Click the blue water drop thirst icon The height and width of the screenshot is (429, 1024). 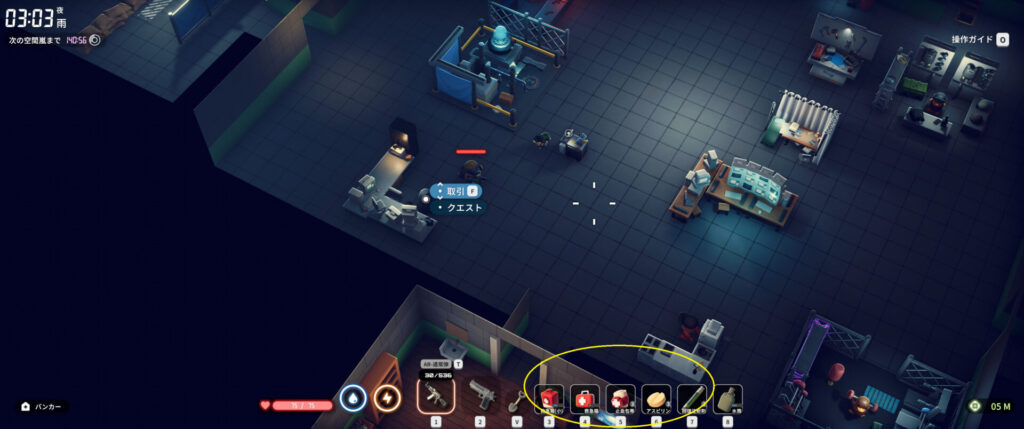(353, 398)
